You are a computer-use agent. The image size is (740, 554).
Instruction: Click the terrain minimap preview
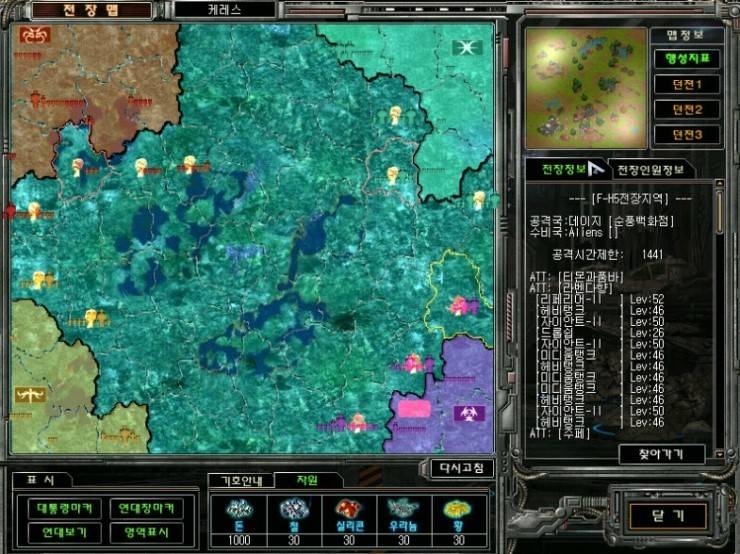click(x=584, y=87)
